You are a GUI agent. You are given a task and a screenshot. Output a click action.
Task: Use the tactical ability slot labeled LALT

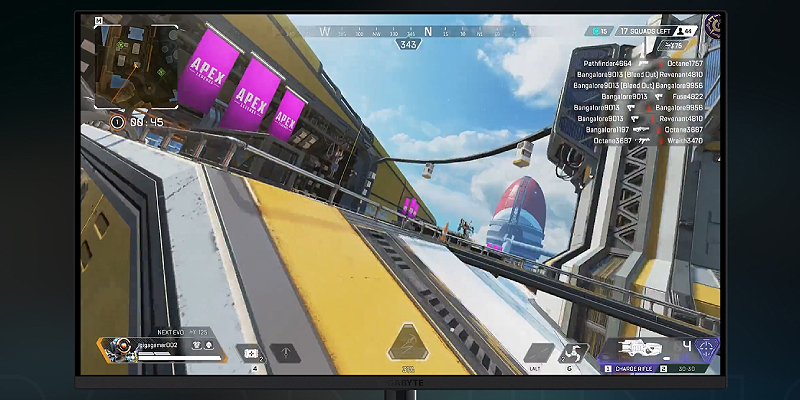[538, 353]
